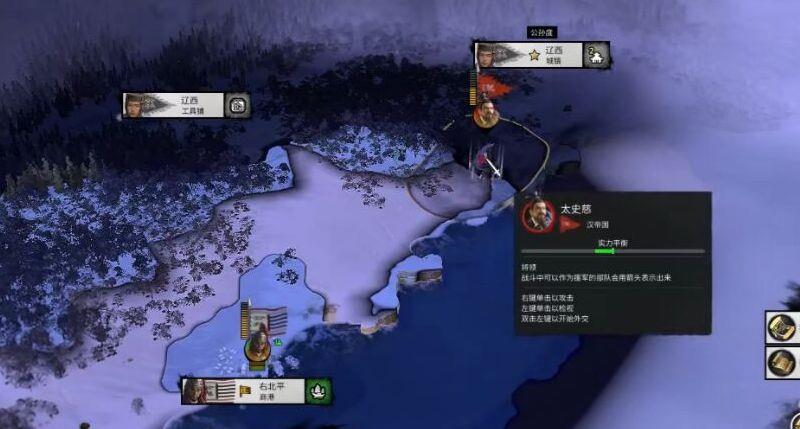Select the army general token below 辽西 城镇
The width and height of the screenshot is (800, 429).
pyautogui.click(x=487, y=112)
